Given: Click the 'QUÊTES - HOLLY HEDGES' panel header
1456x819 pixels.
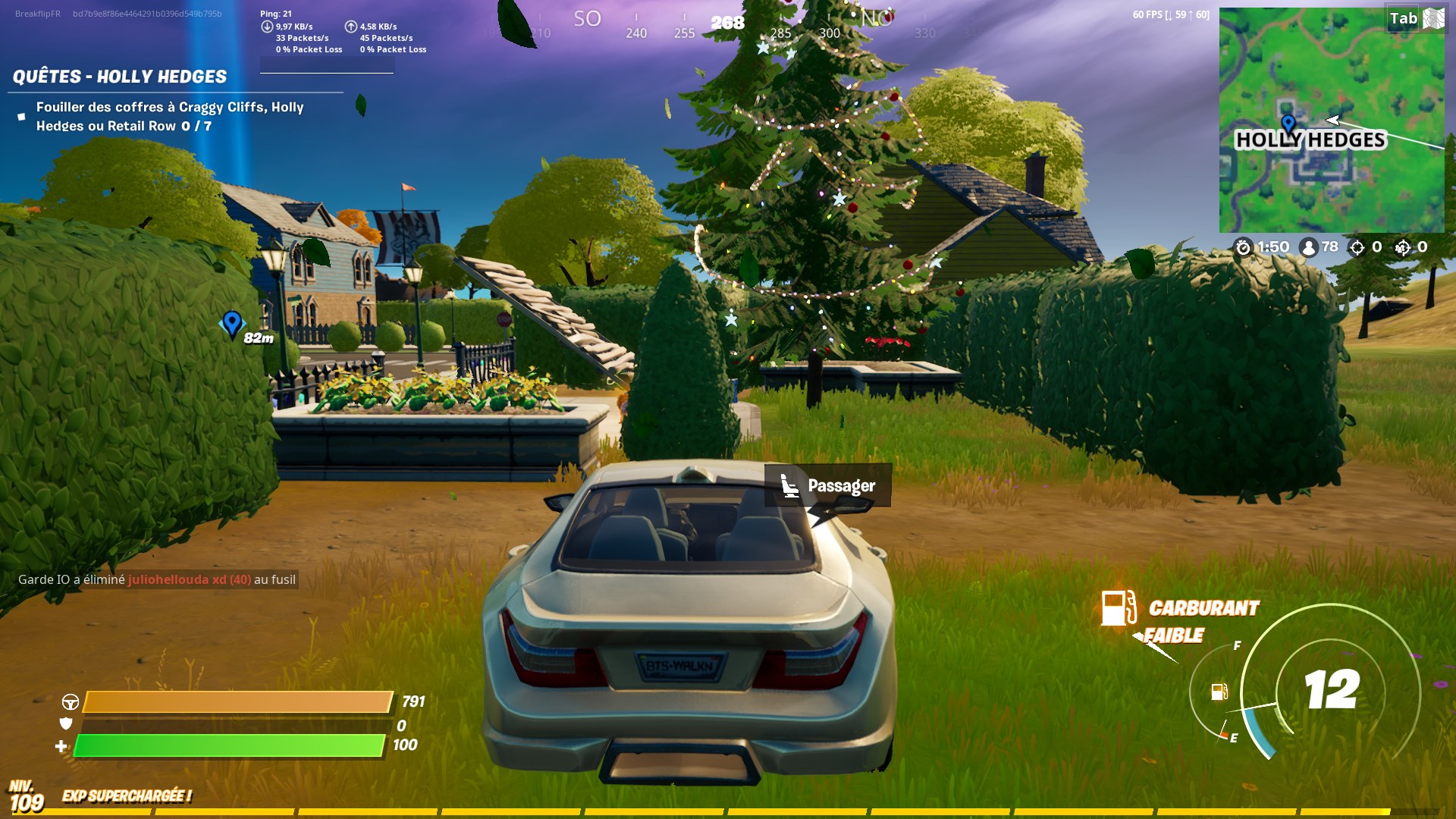Looking at the screenshot, I should [119, 75].
